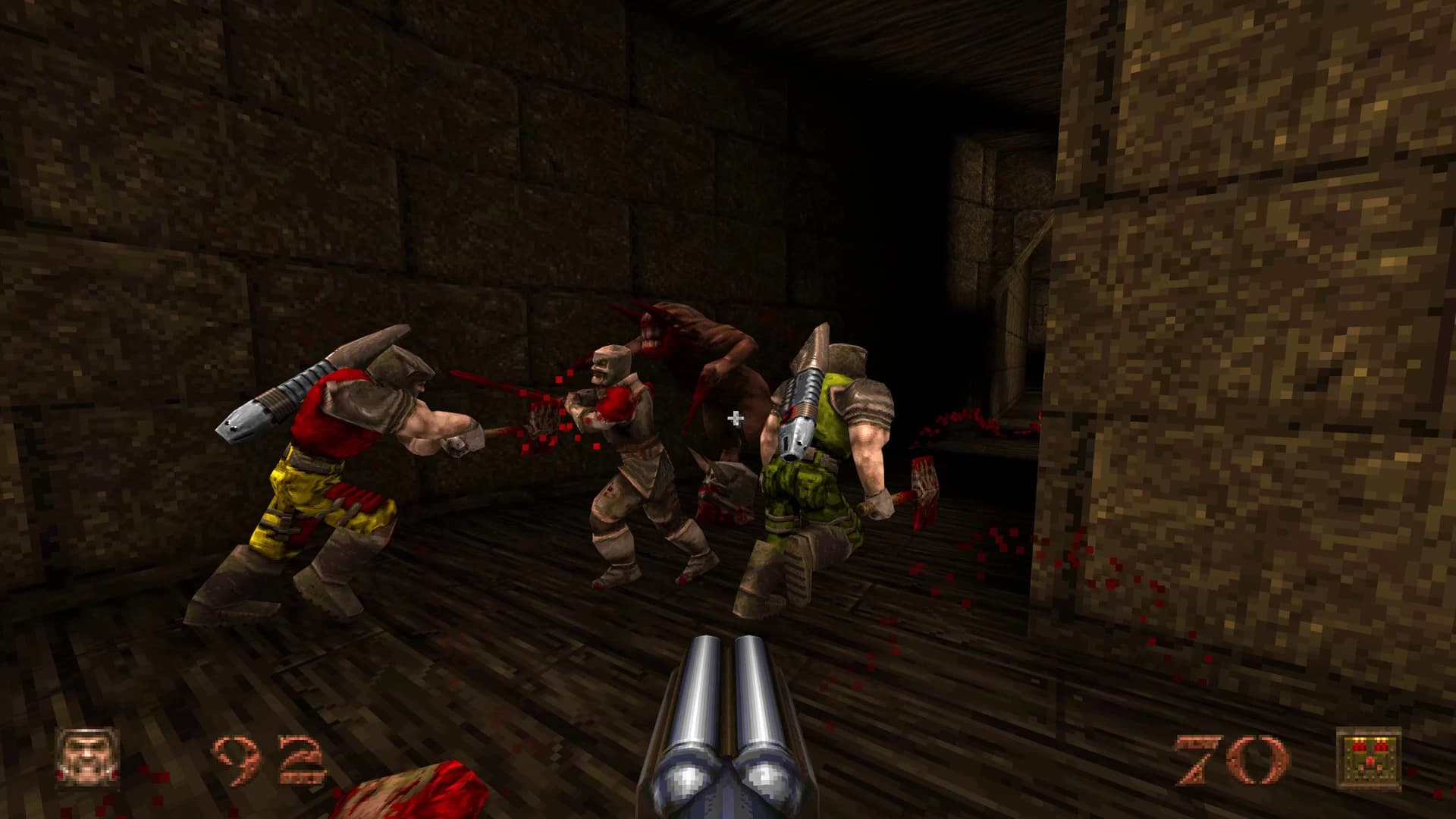The height and width of the screenshot is (819, 1456).
Task: Click the health counter reading 92
Action: 267,758
